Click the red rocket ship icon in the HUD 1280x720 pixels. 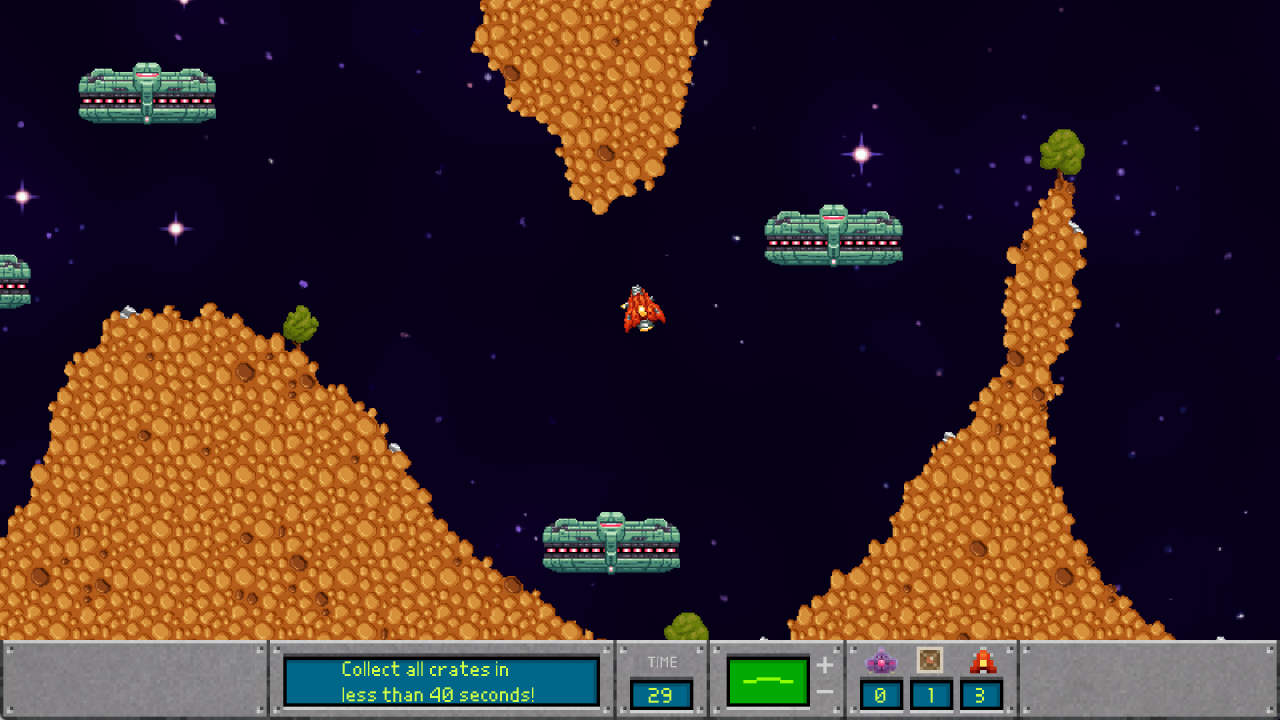(x=981, y=661)
